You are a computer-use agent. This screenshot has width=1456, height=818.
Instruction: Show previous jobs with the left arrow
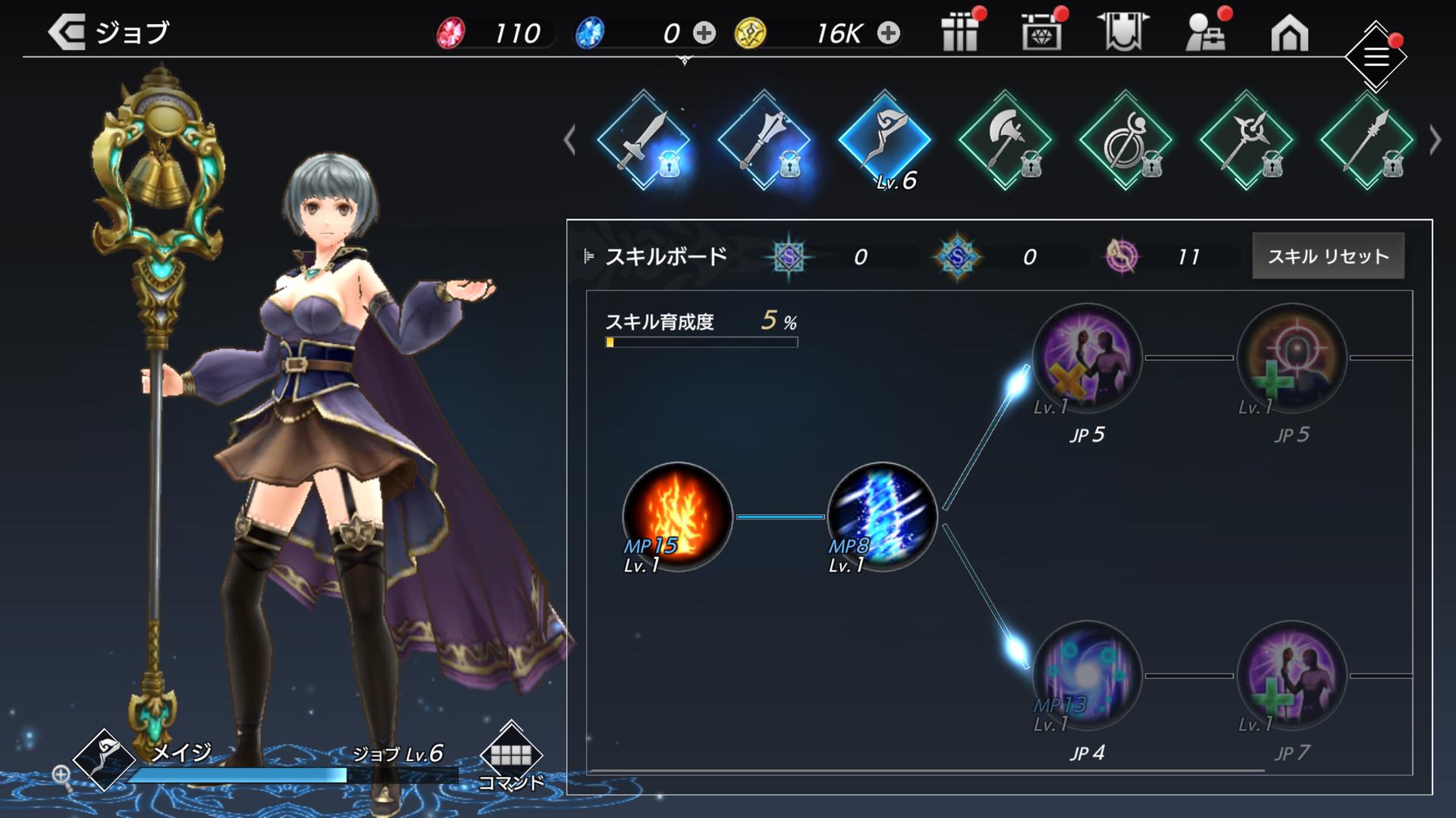click(x=570, y=140)
